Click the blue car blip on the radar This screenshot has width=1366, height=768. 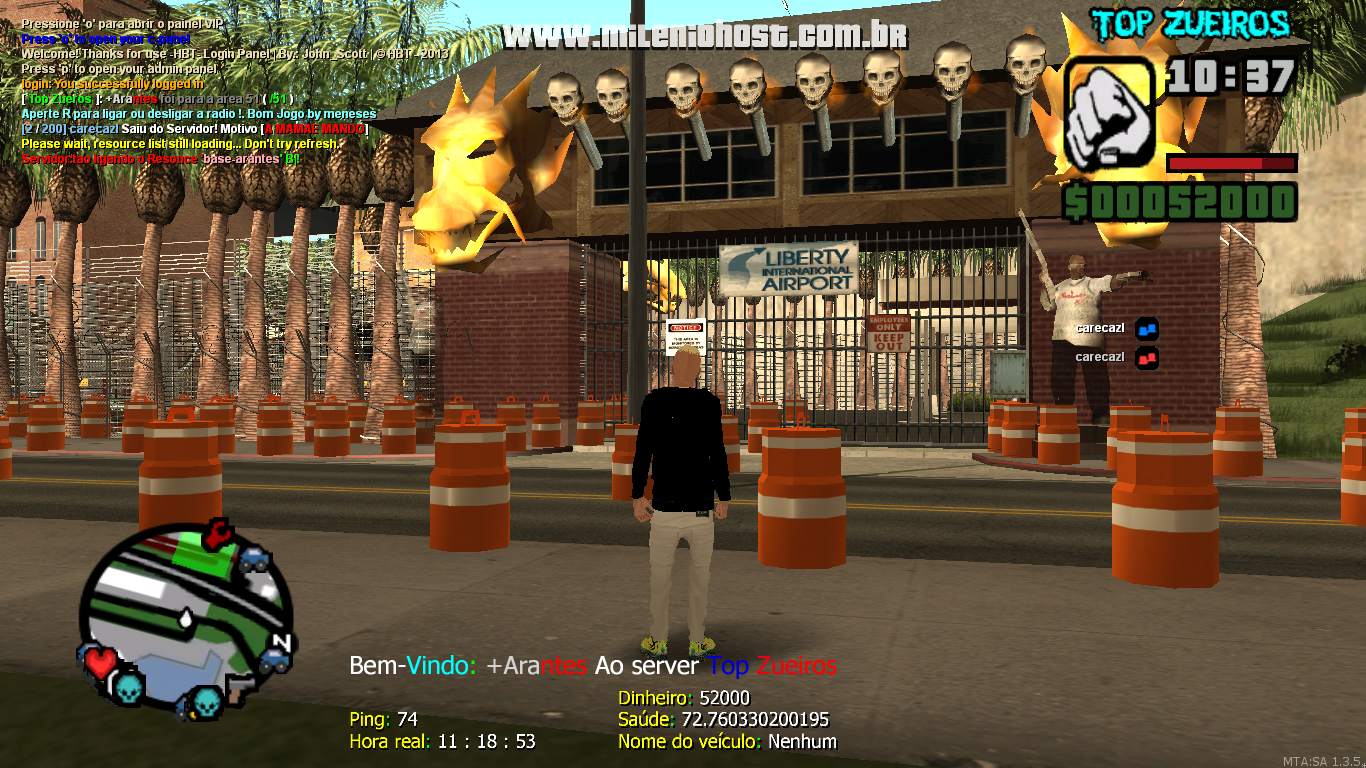coord(252,559)
